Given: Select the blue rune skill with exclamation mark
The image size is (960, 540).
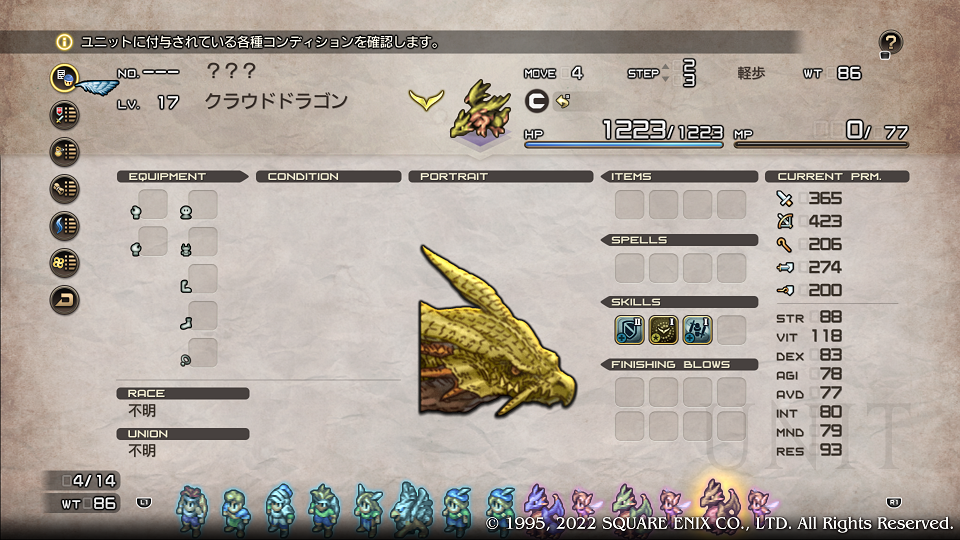Looking at the screenshot, I should pyautogui.click(x=697, y=329).
